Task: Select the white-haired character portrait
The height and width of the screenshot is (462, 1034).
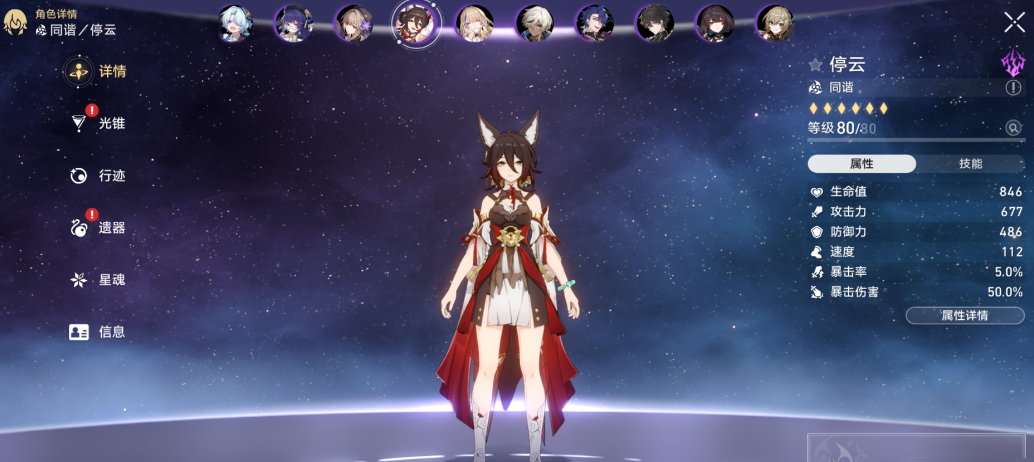Action: pos(535,23)
